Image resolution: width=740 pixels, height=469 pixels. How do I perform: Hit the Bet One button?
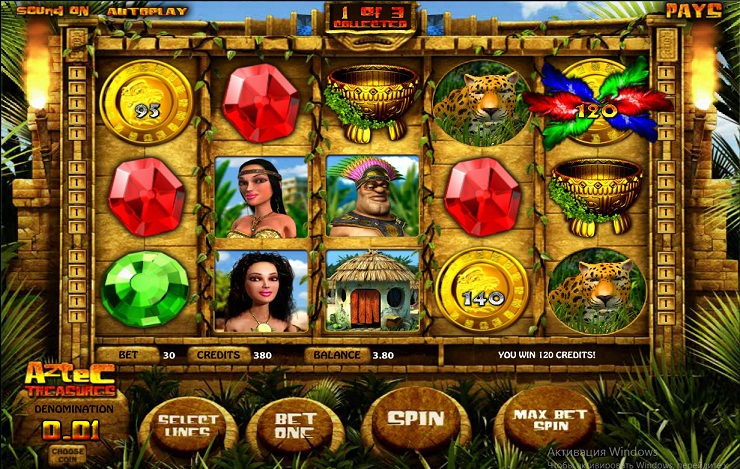[x=295, y=424]
